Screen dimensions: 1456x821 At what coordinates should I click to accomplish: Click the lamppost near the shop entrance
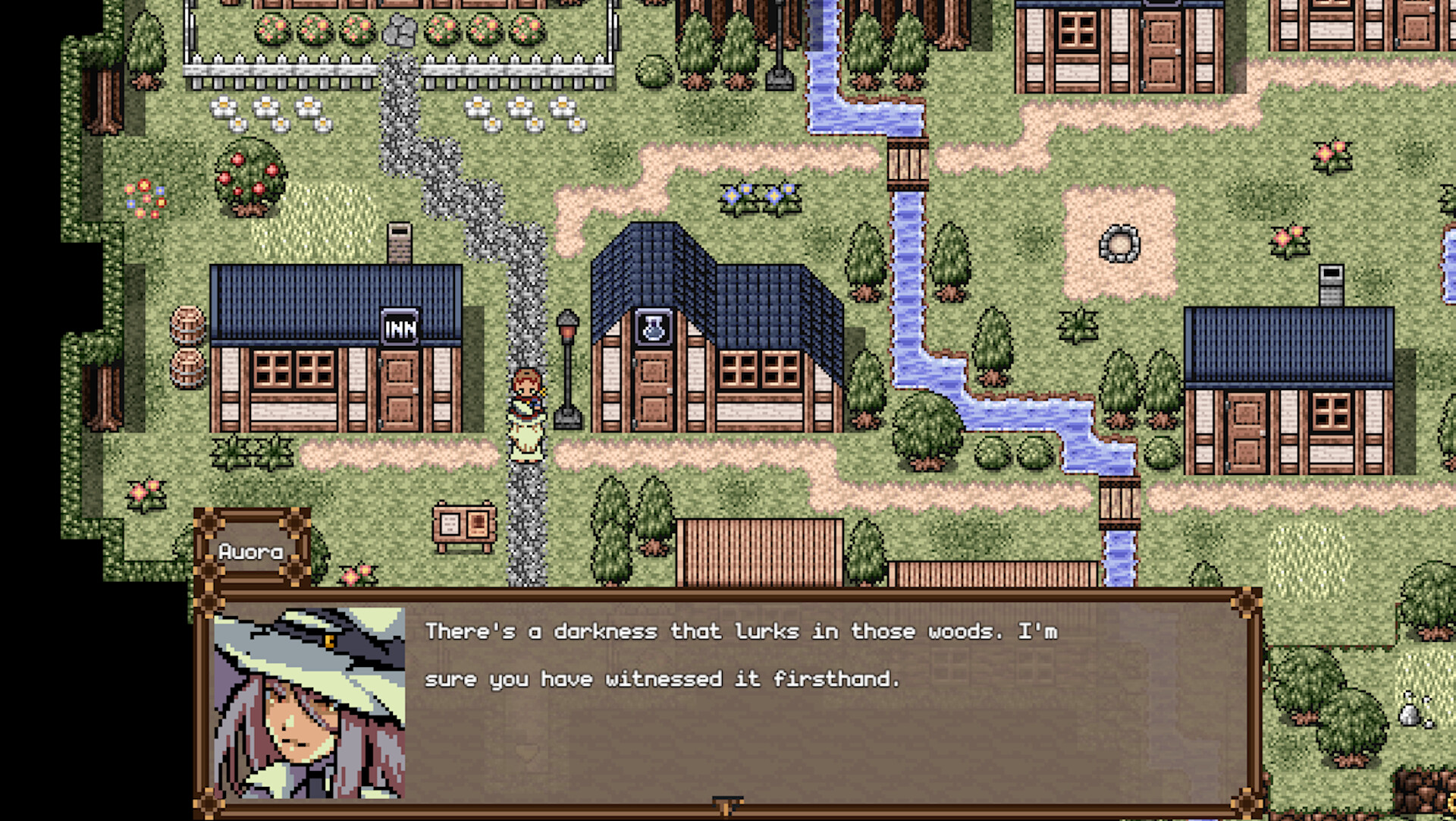569,357
